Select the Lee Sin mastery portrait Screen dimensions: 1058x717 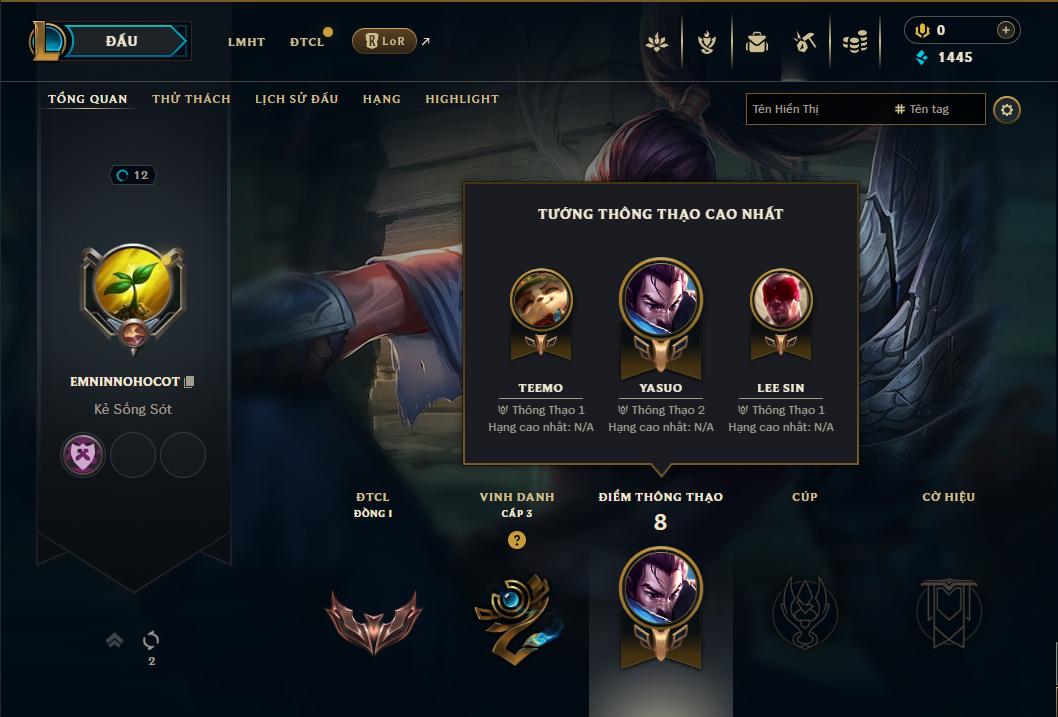point(781,299)
